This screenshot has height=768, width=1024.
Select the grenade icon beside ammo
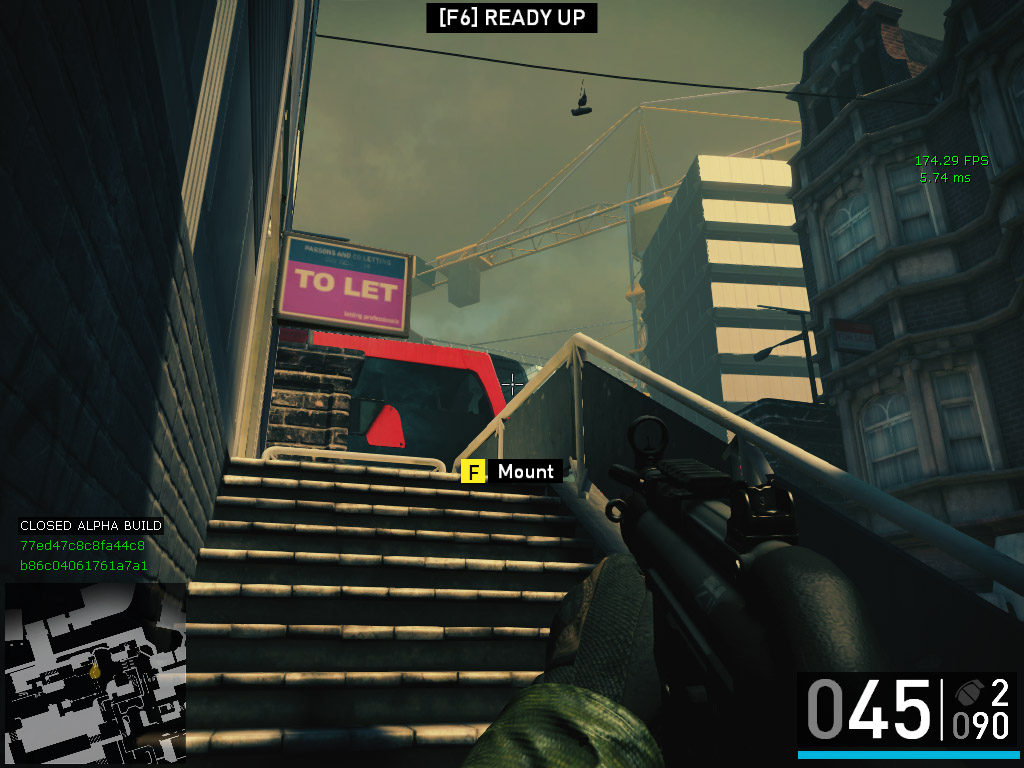tap(967, 692)
